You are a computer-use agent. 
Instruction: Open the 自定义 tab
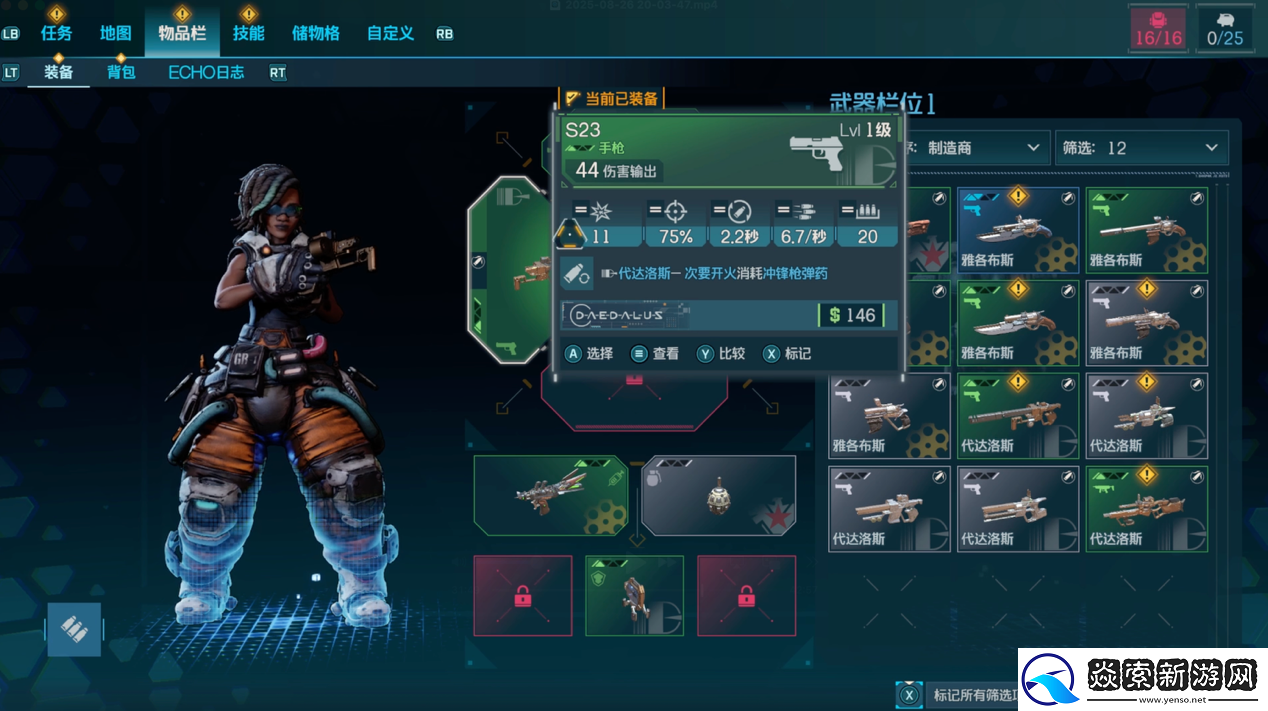click(390, 33)
